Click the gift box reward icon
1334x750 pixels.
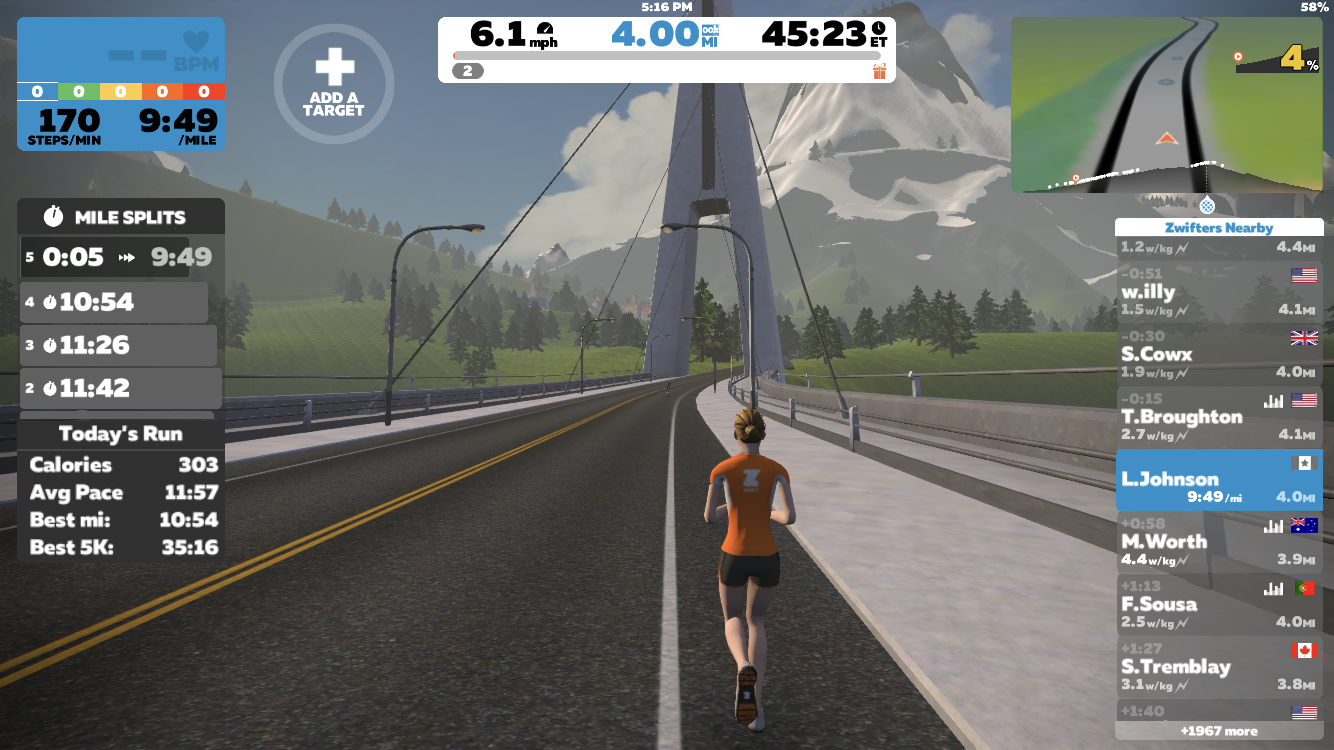(879, 71)
